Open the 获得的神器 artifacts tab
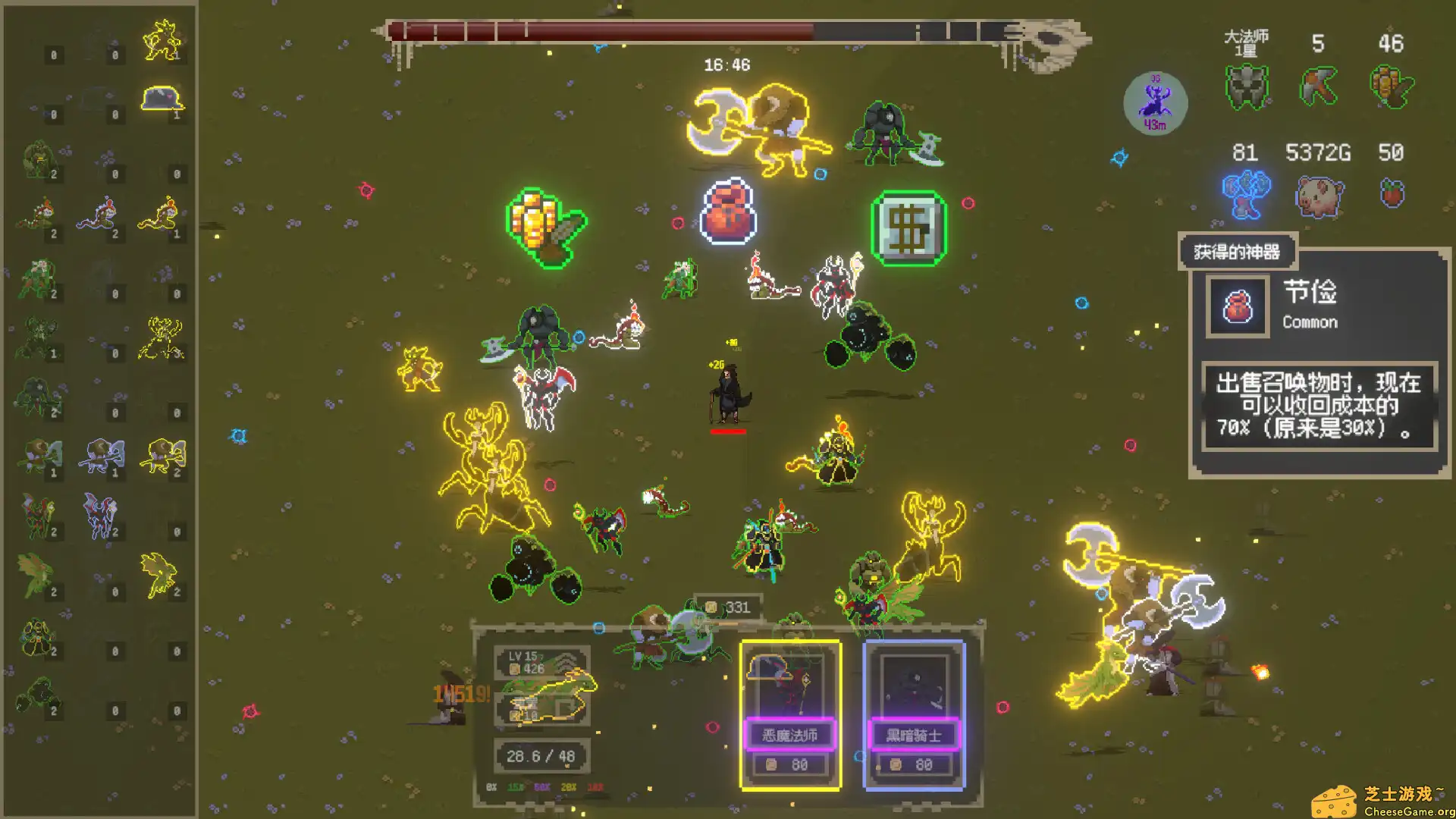 [1237, 252]
